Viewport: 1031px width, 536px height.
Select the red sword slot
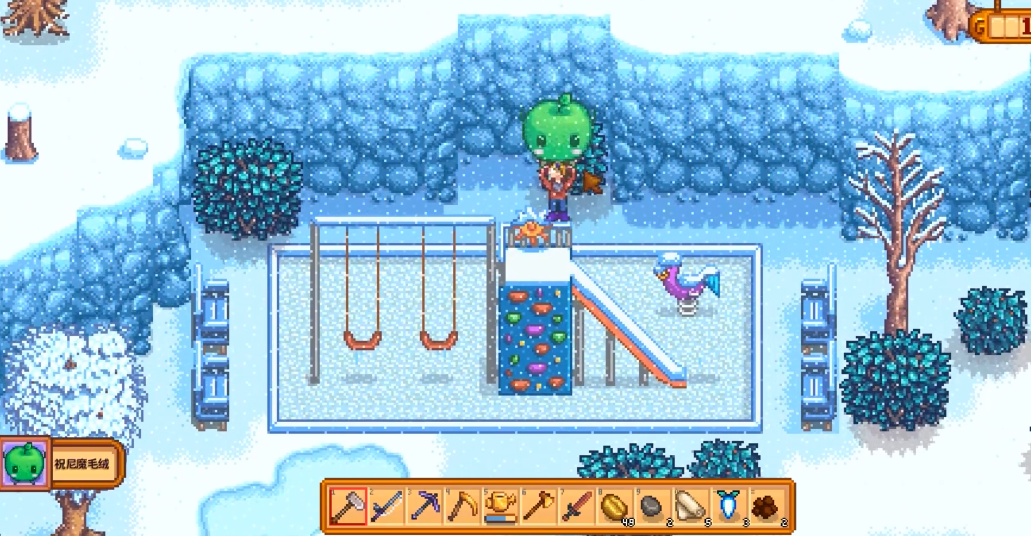tap(576, 505)
